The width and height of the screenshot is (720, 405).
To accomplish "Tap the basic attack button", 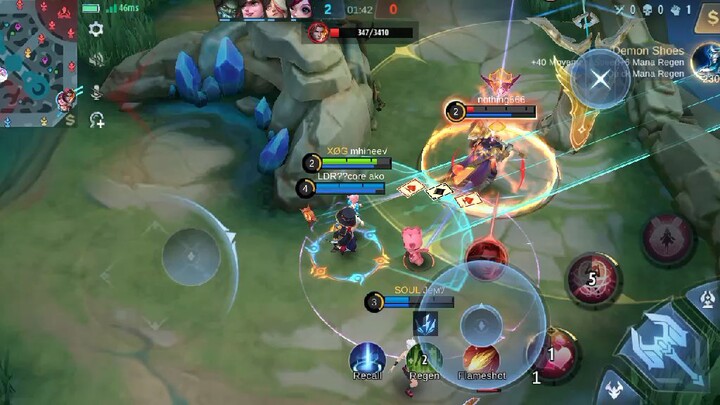I will click(663, 341).
